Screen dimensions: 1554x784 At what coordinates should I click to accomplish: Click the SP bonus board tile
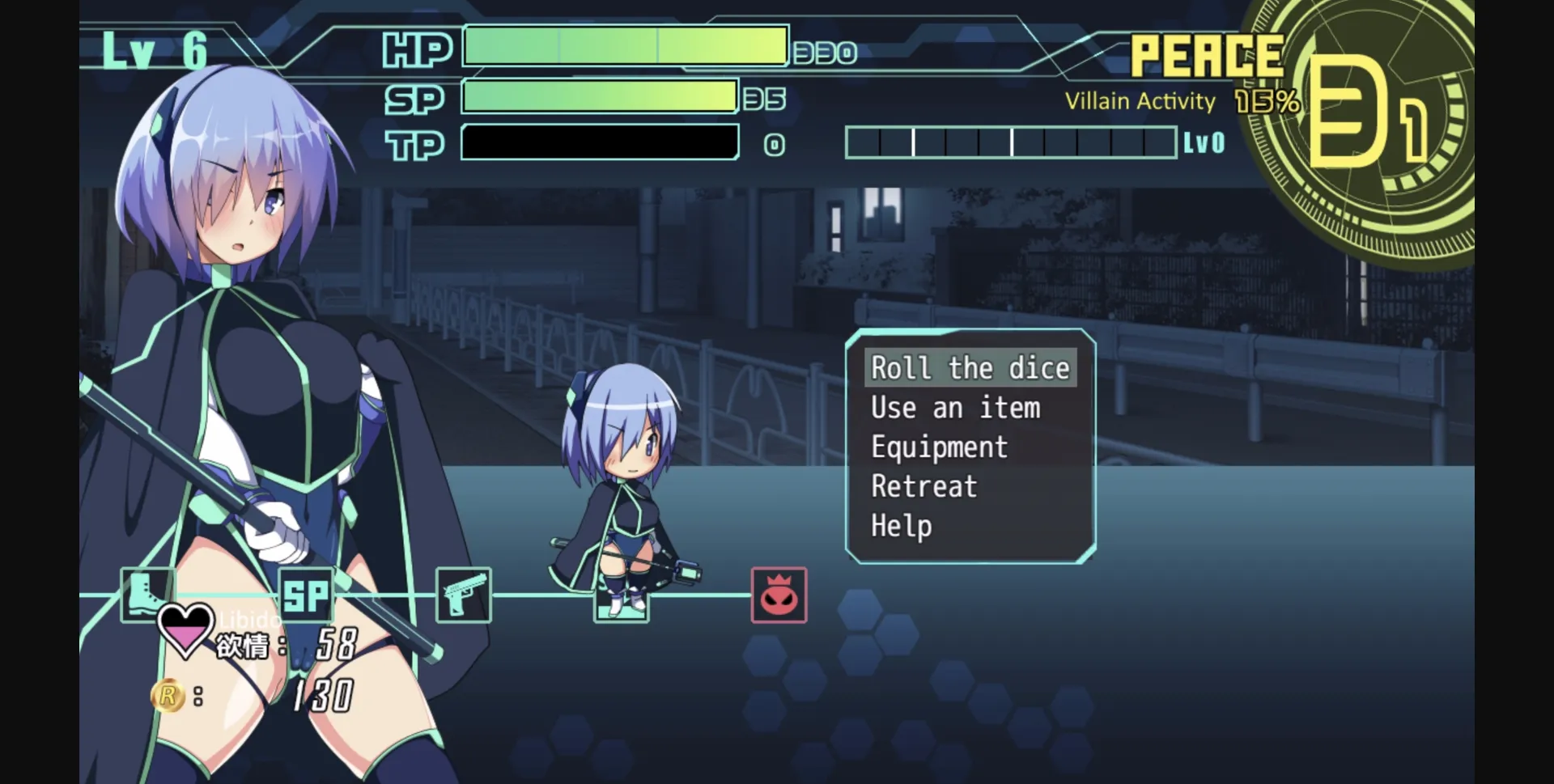click(x=305, y=595)
